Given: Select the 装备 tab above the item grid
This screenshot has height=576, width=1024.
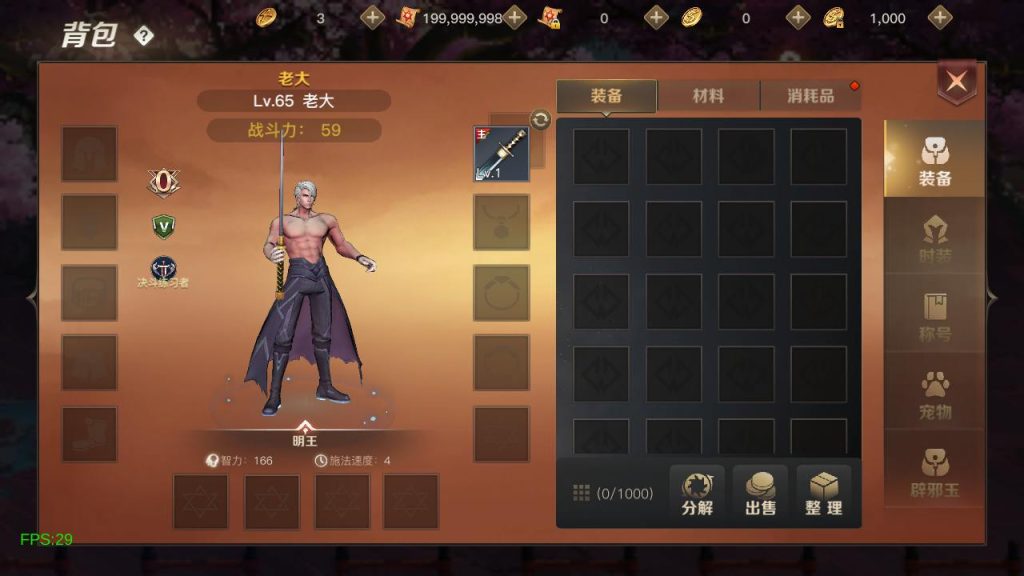Looking at the screenshot, I should tap(606, 96).
